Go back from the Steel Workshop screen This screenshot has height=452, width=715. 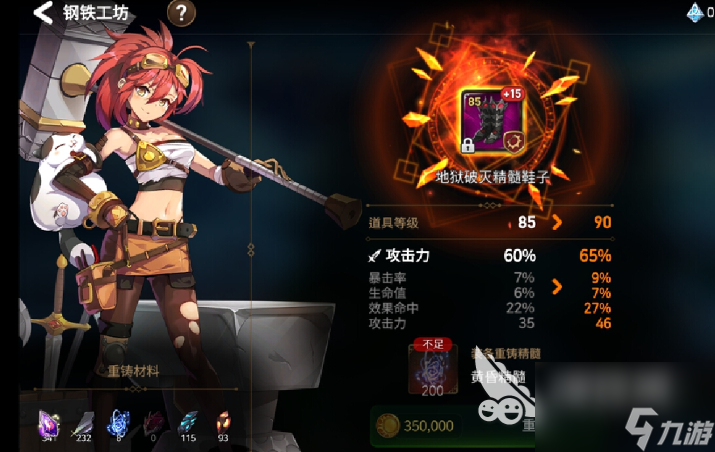click(43, 14)
